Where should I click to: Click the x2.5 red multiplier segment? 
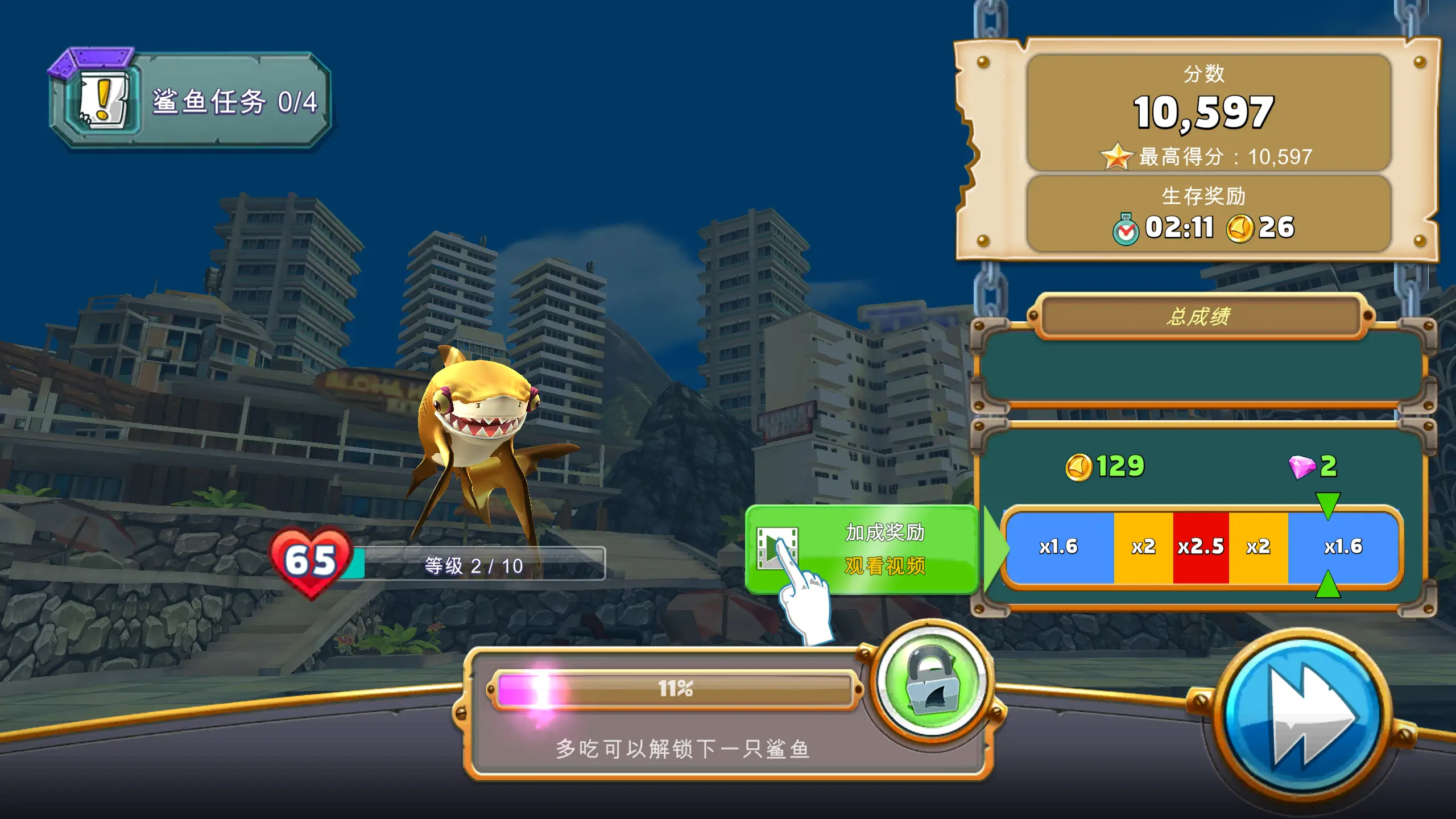click(1200, 548)
